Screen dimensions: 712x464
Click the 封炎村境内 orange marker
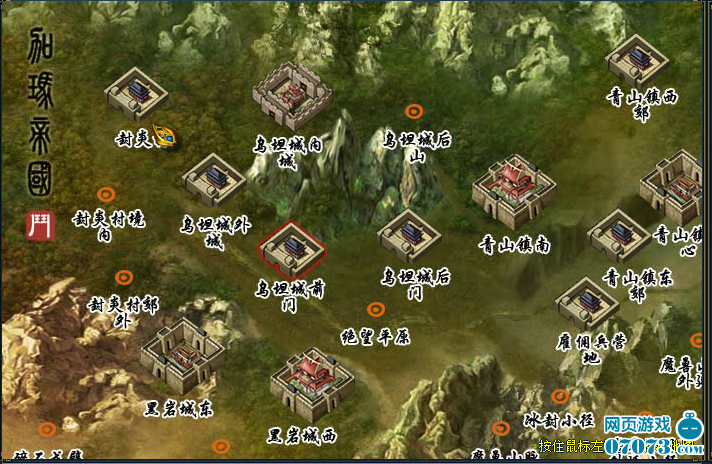pos(105,194)
